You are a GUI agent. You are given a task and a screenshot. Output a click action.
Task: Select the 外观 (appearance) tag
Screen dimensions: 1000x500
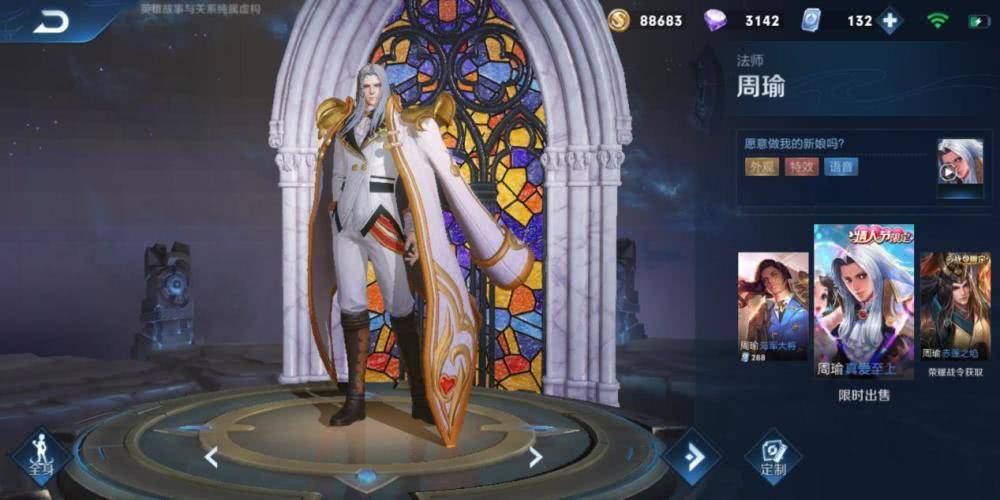click(762, 167)
